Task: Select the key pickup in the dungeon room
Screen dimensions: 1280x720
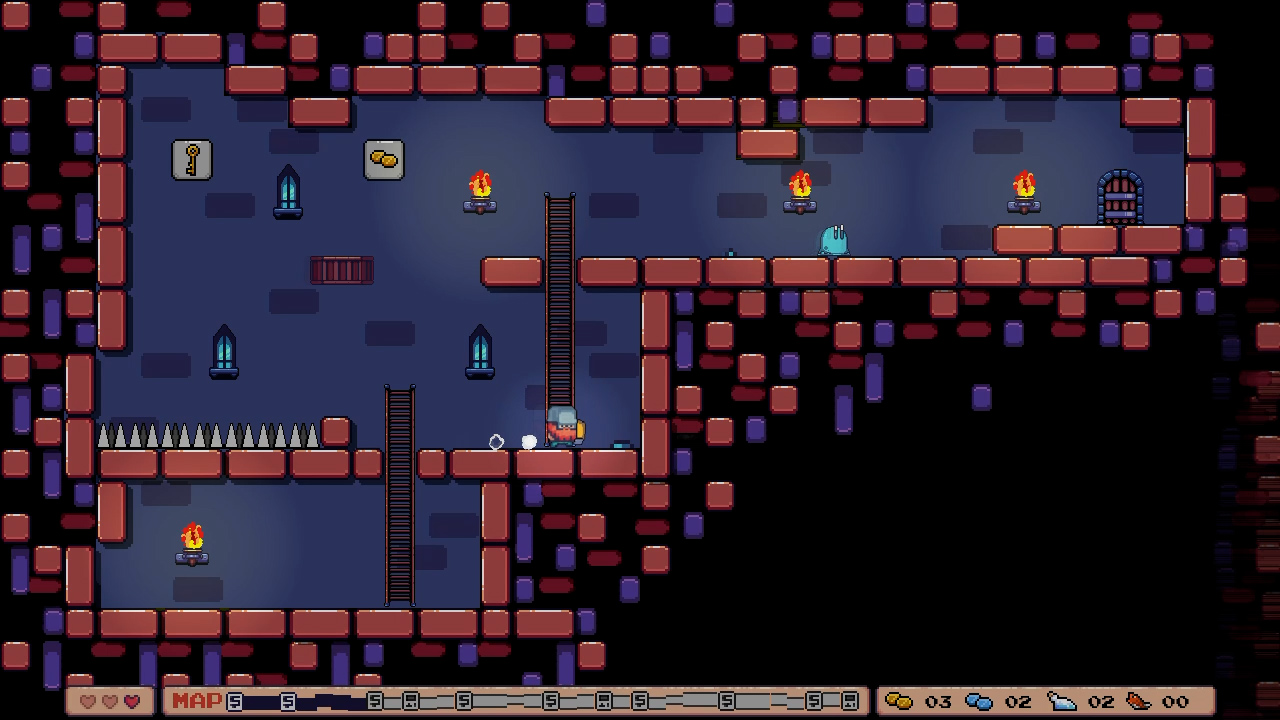Action: [191, 160]
